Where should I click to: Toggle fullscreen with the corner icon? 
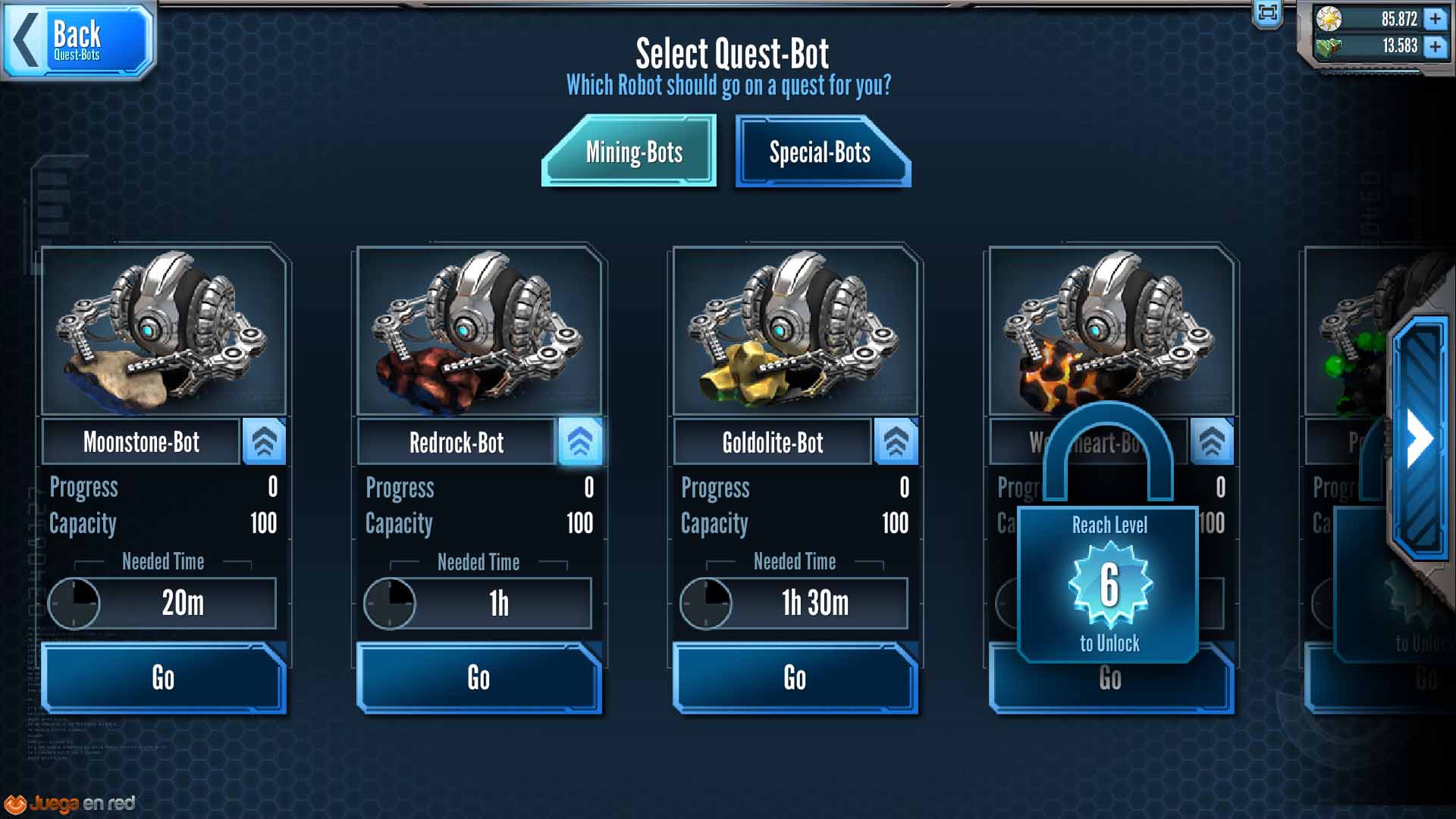[x=1268, y=12]
